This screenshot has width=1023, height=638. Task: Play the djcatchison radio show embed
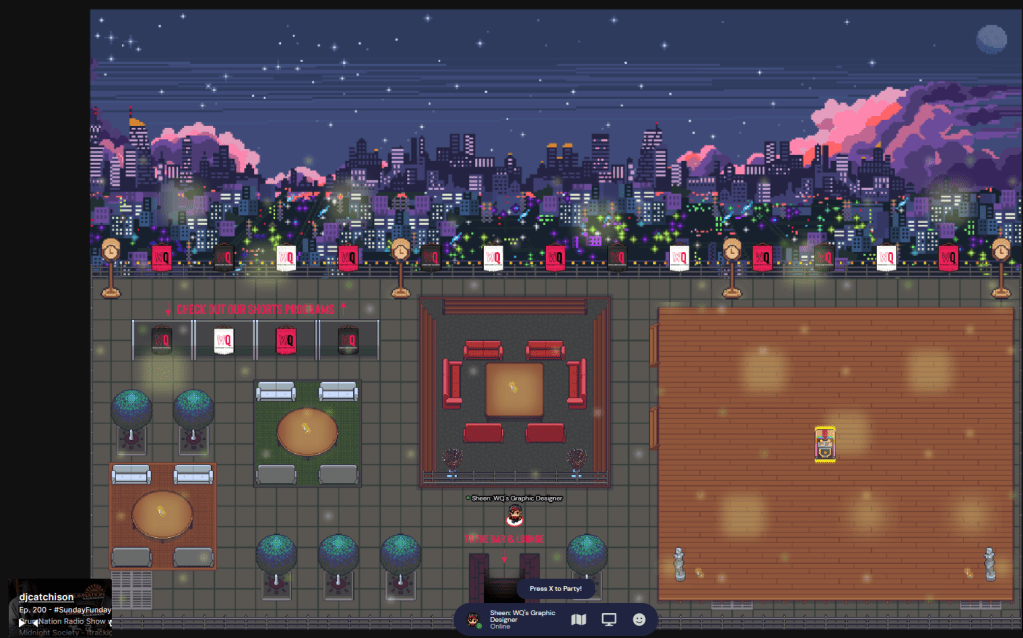click(24, 622)
